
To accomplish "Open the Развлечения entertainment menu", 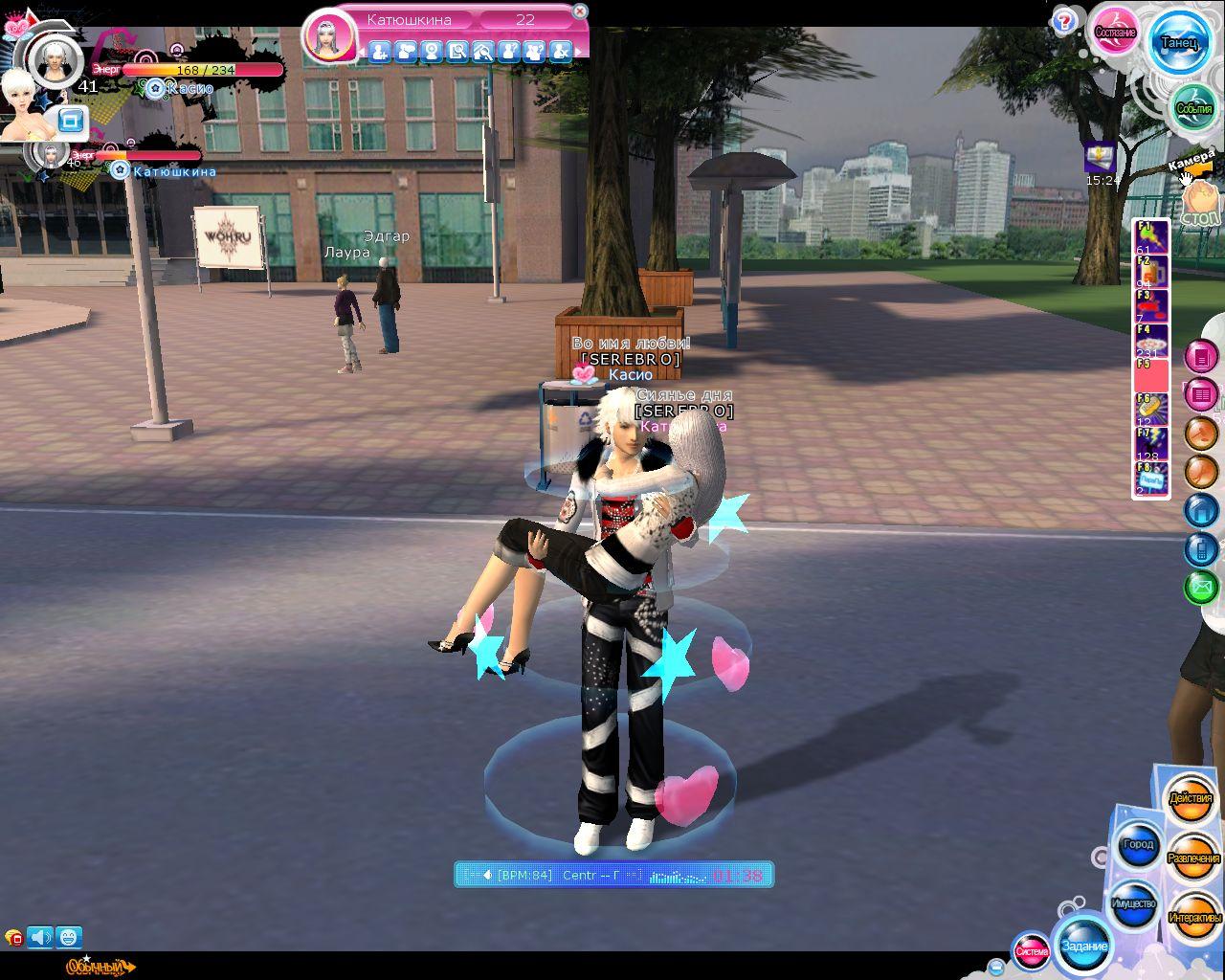I will click(x=1193, y=858).
